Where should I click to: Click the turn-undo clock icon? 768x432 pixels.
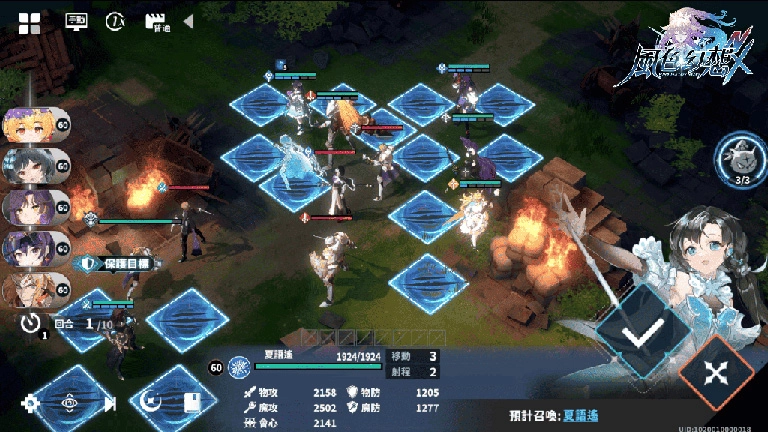[33, 322]
